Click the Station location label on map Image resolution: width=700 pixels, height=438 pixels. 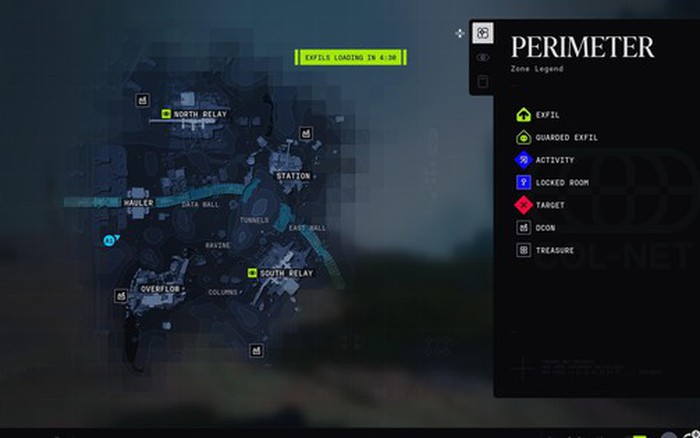[293, 176]
